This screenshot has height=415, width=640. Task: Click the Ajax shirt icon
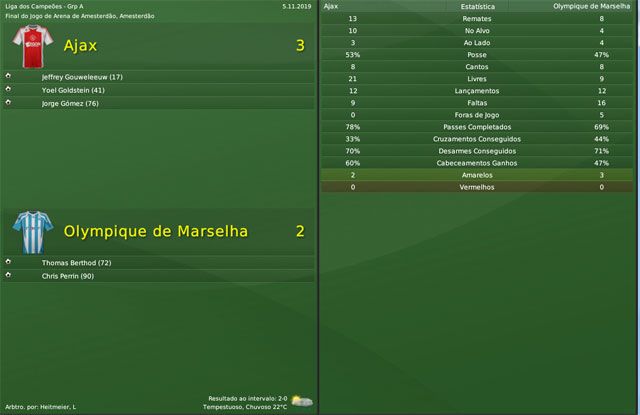28,46
